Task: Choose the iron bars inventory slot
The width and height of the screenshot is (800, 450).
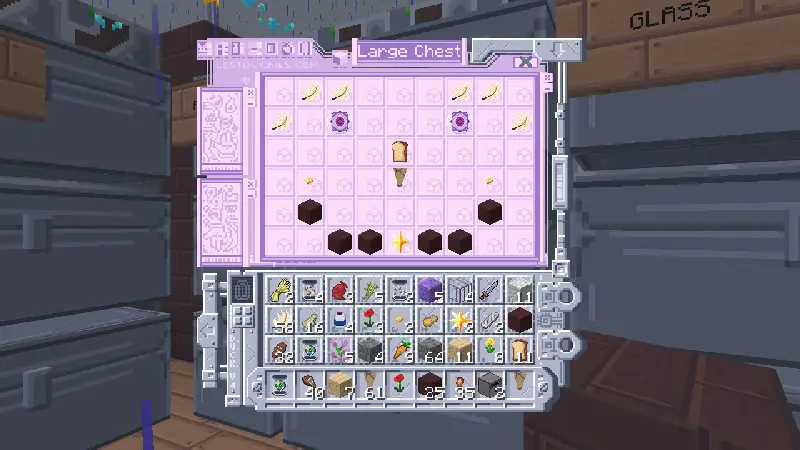Action: (x=460, y=290)
